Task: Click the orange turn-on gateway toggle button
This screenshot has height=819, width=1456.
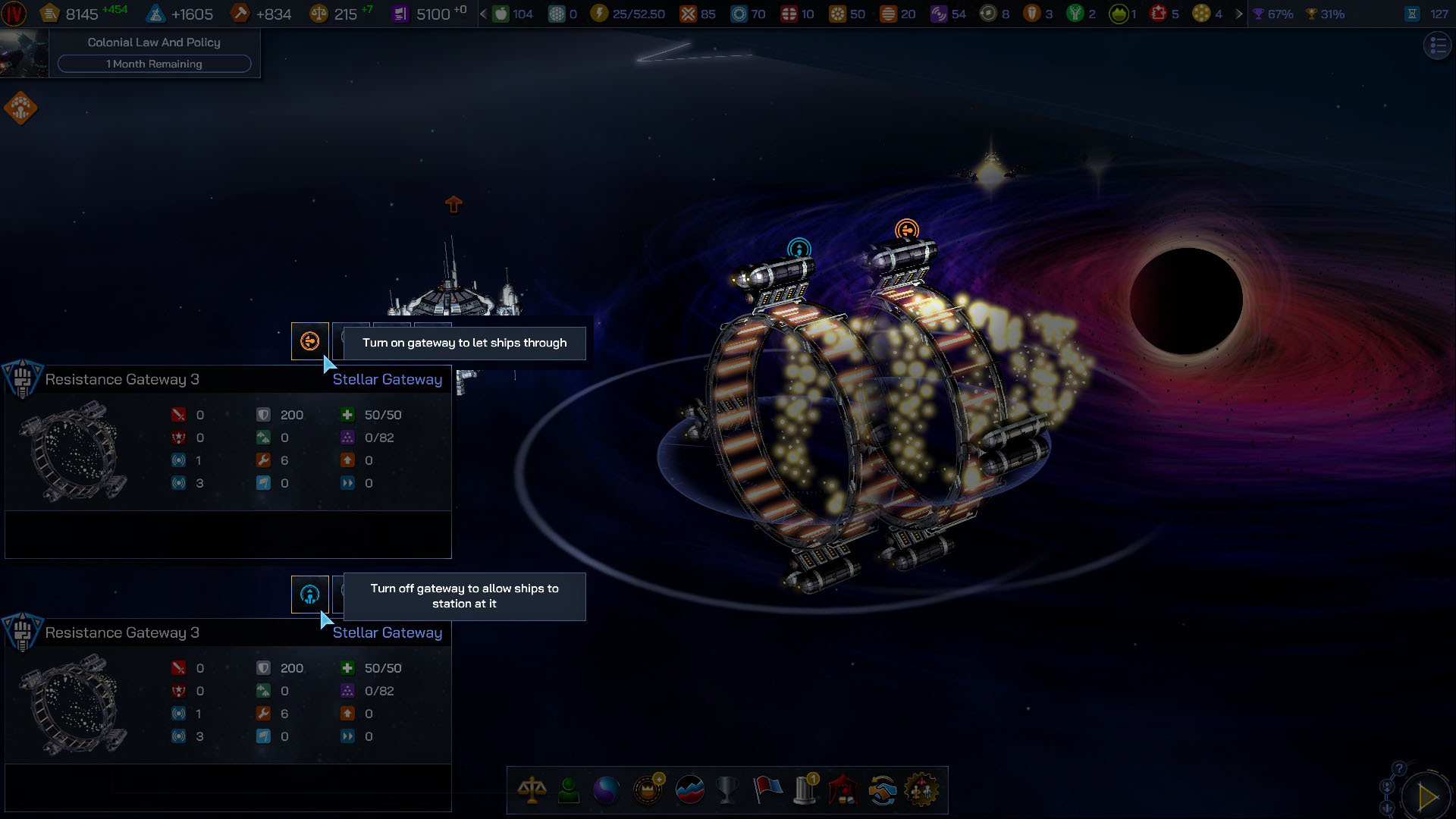Action: 309,341
